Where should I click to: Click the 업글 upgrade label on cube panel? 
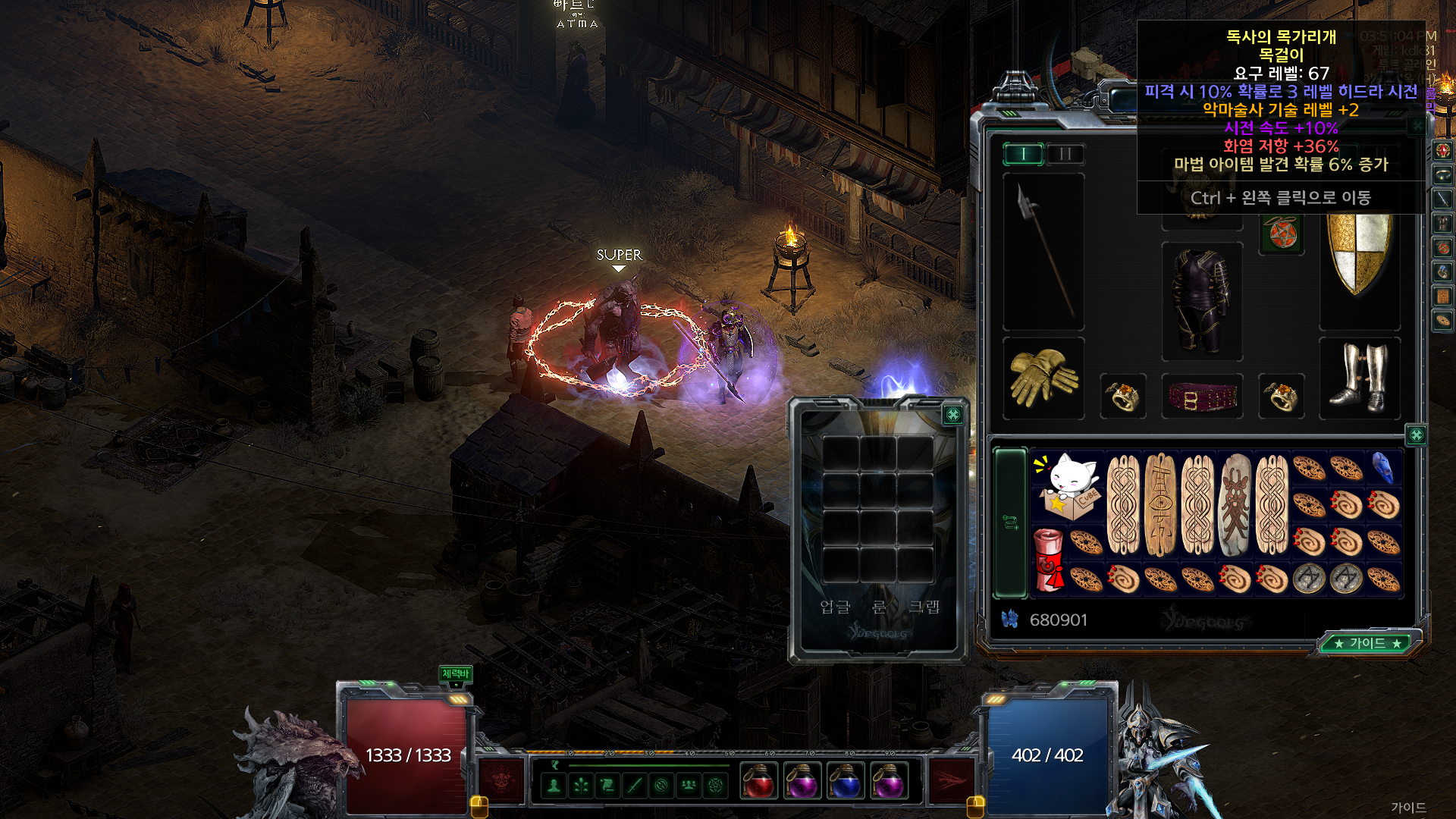835,607
